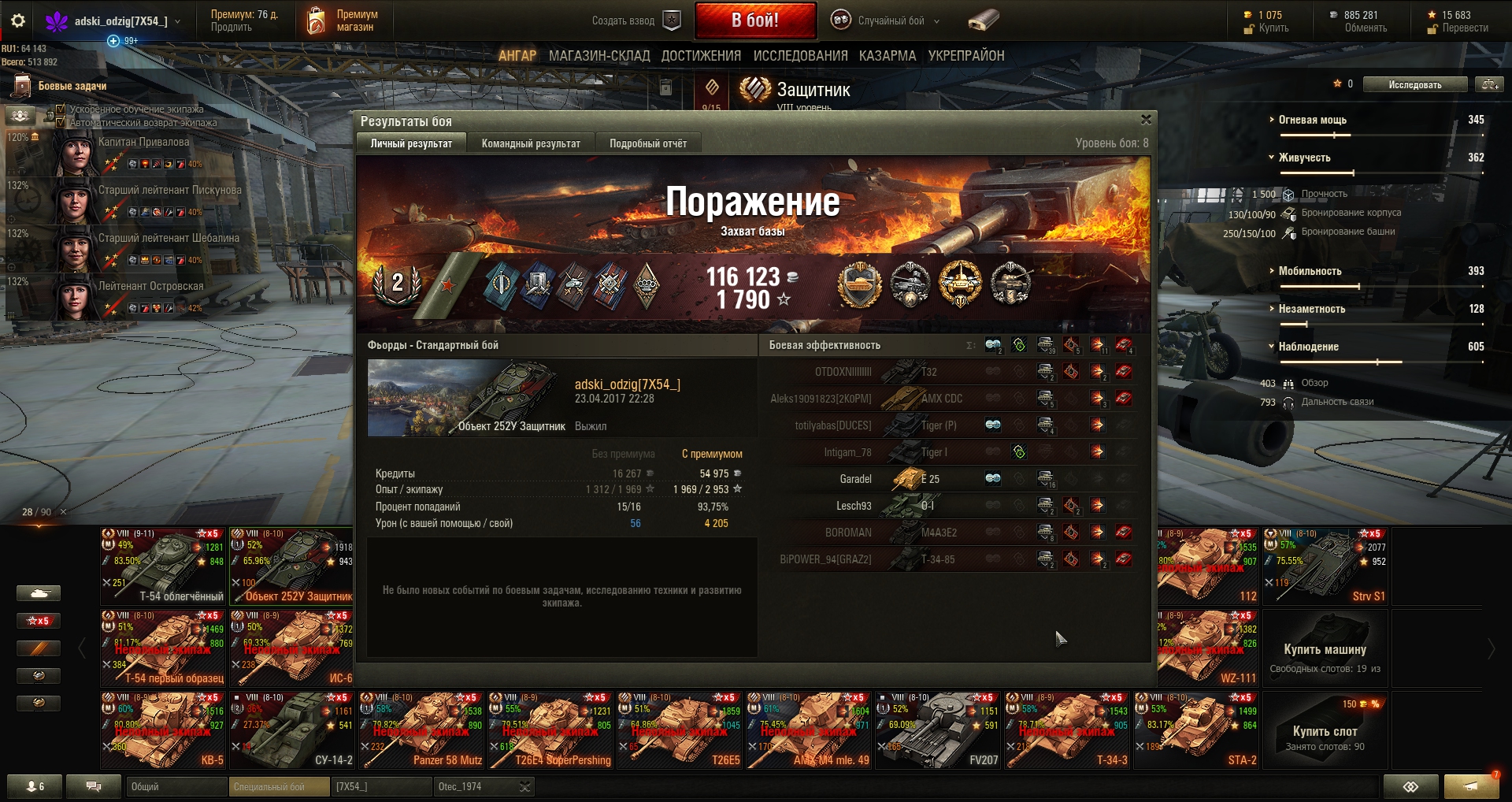
Task: Go to the ДОСТИЖЕНИЯ section
Action: click(x=701, y=56)
